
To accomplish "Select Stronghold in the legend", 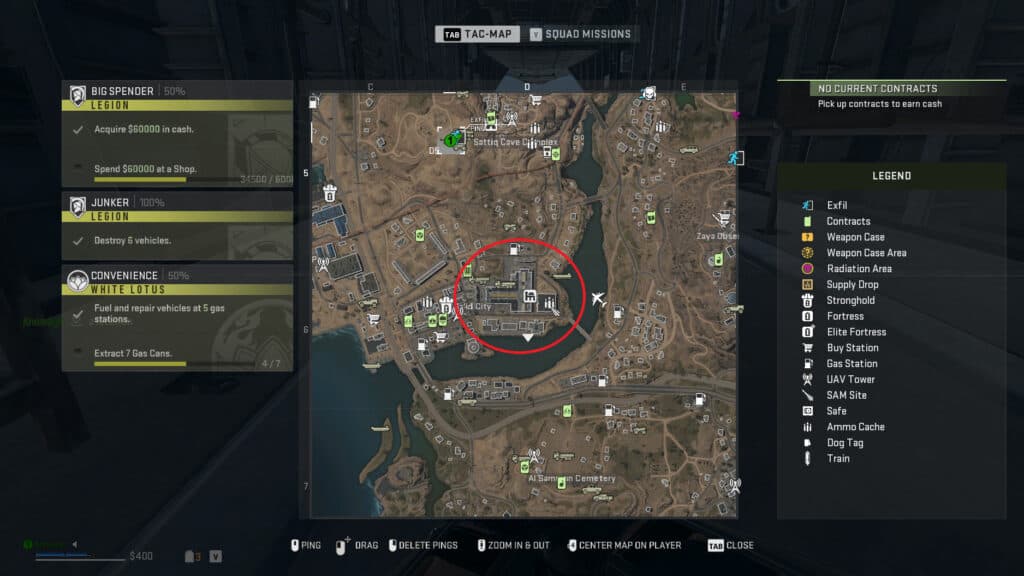I will pos(850,300).
